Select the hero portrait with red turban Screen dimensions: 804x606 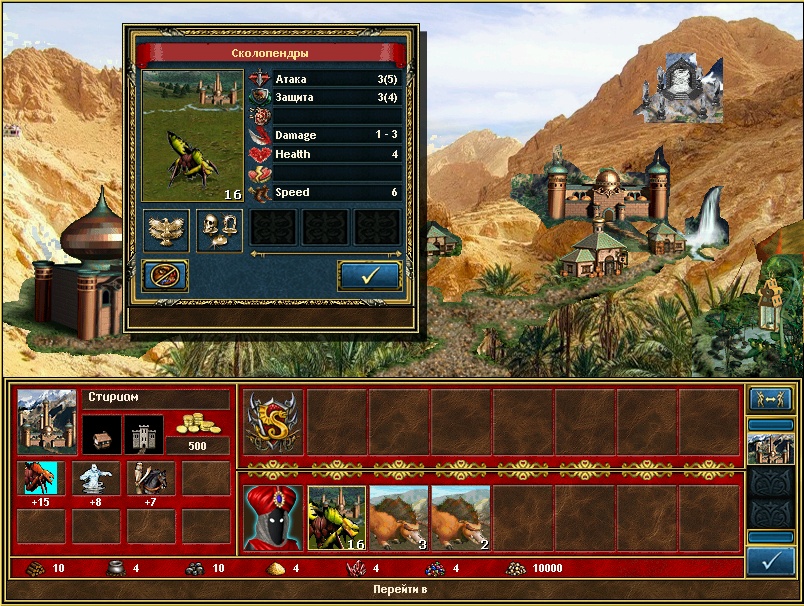(273, 517)
